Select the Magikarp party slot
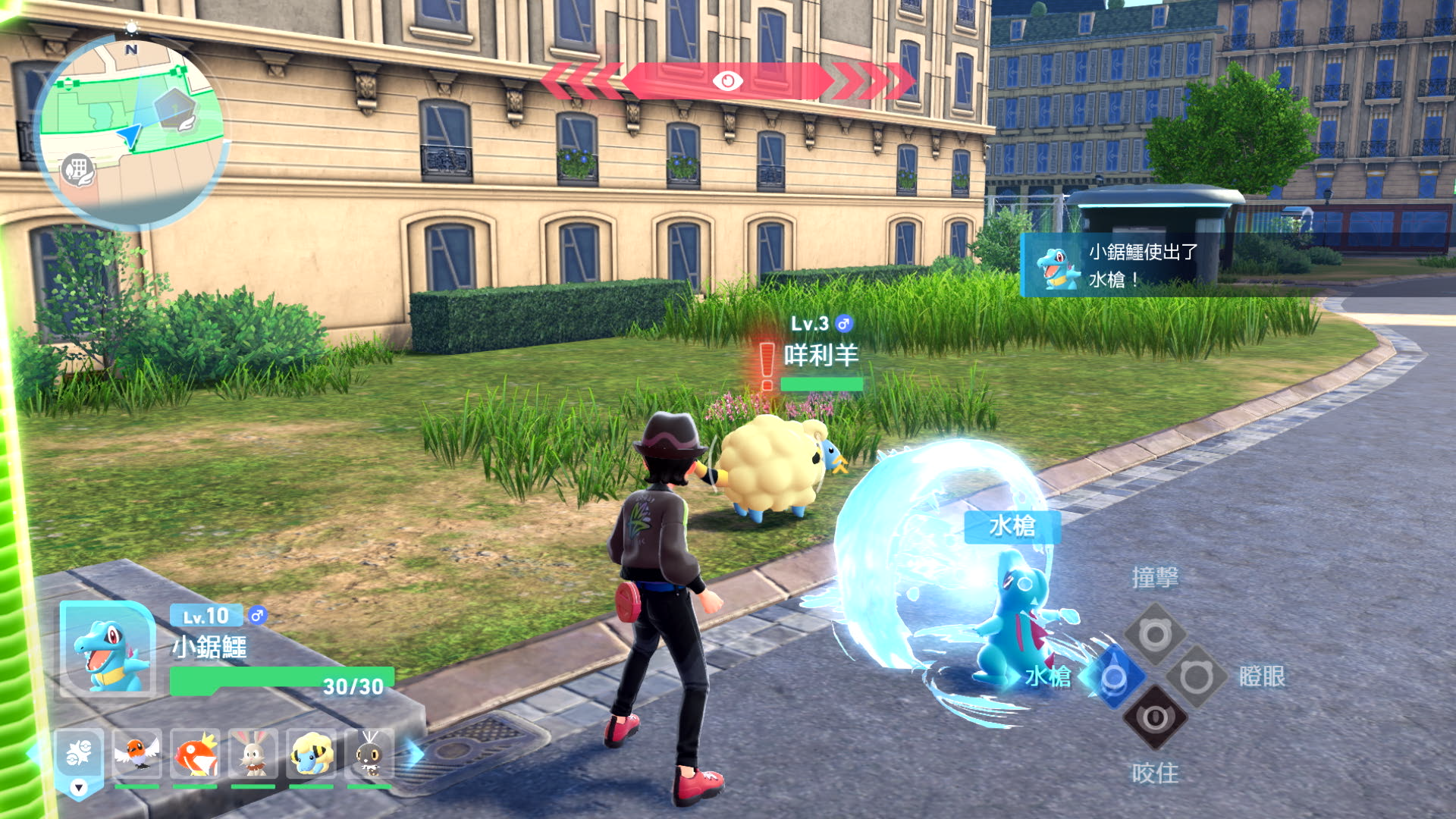Viewport: 1456px width, 819px height. click(x=196, y=753)
